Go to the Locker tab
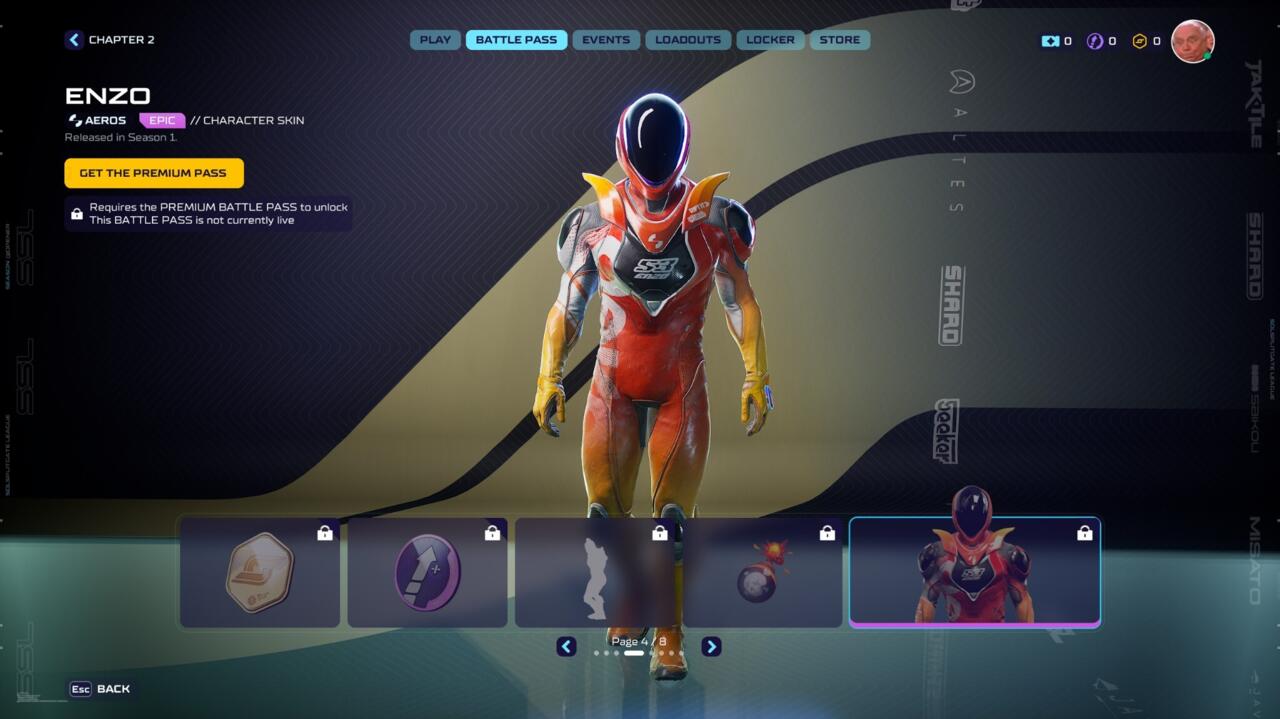 (x=771, y=40)
